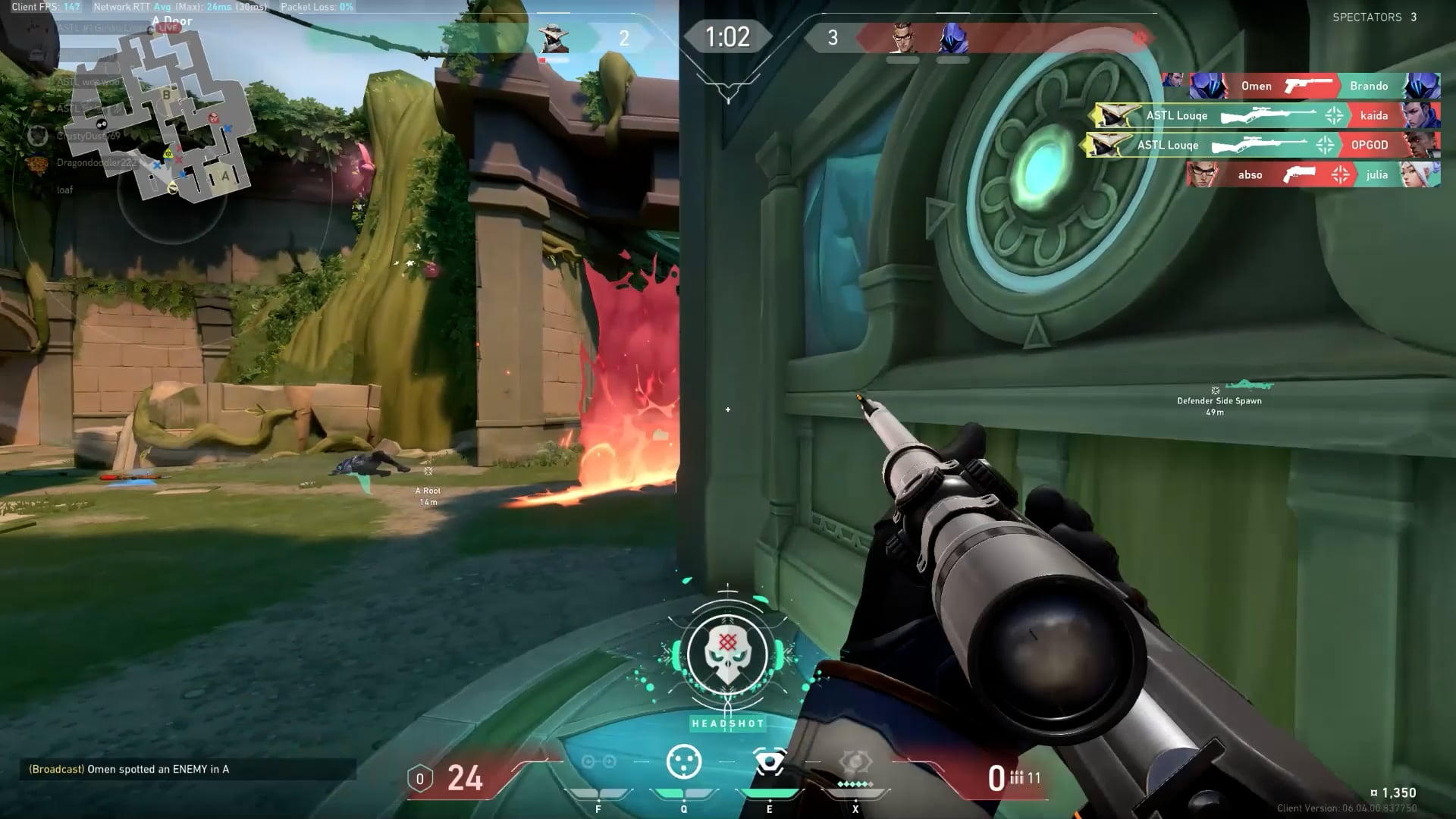Select the Trademark trap ability on F
Image resolution: width=1456 pixels, height=819 pixels.
[598, 762]
